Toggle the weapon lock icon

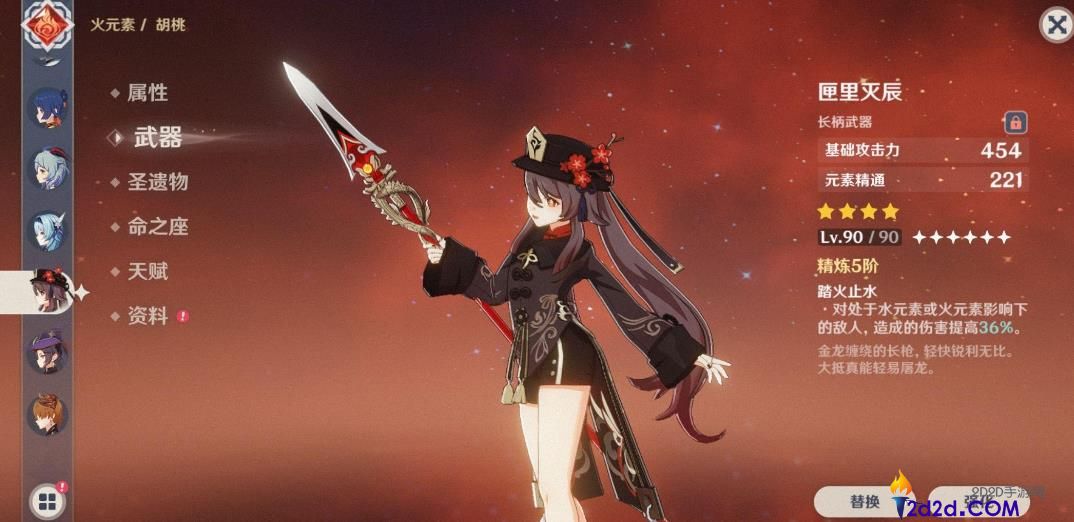point(1015,123)
